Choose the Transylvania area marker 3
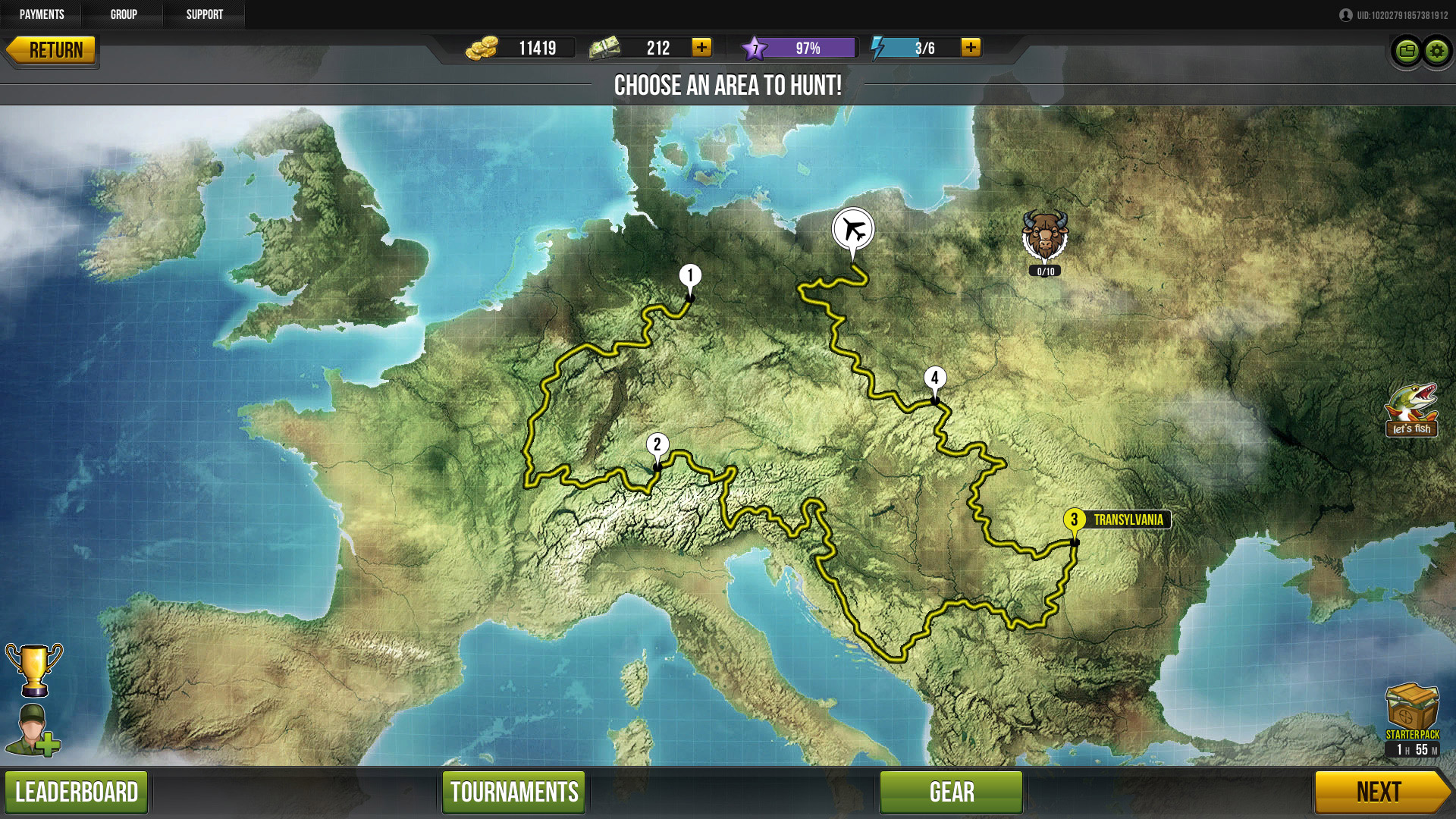The height and width of the screenshot is (819, 1456). 1074,520
